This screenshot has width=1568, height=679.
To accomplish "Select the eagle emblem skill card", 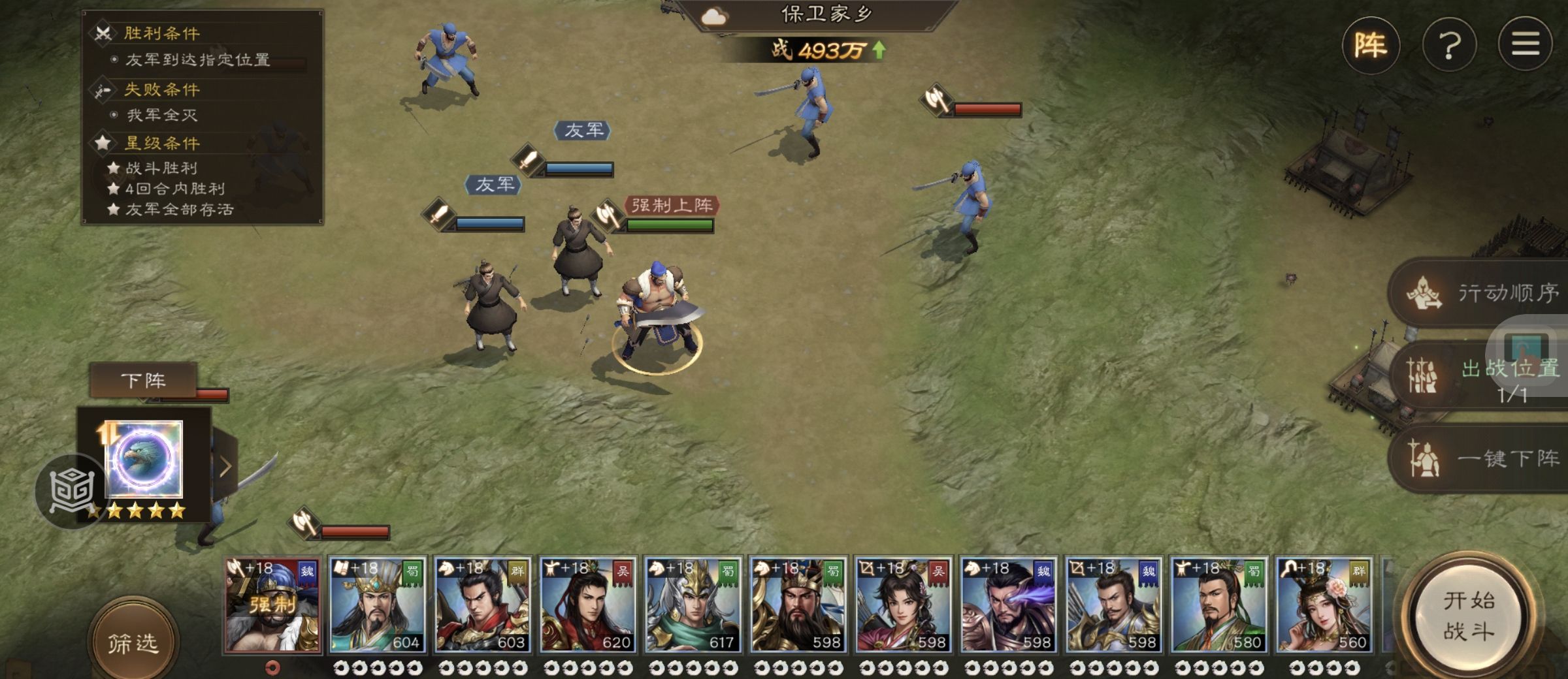I will (x=144, y=459).
